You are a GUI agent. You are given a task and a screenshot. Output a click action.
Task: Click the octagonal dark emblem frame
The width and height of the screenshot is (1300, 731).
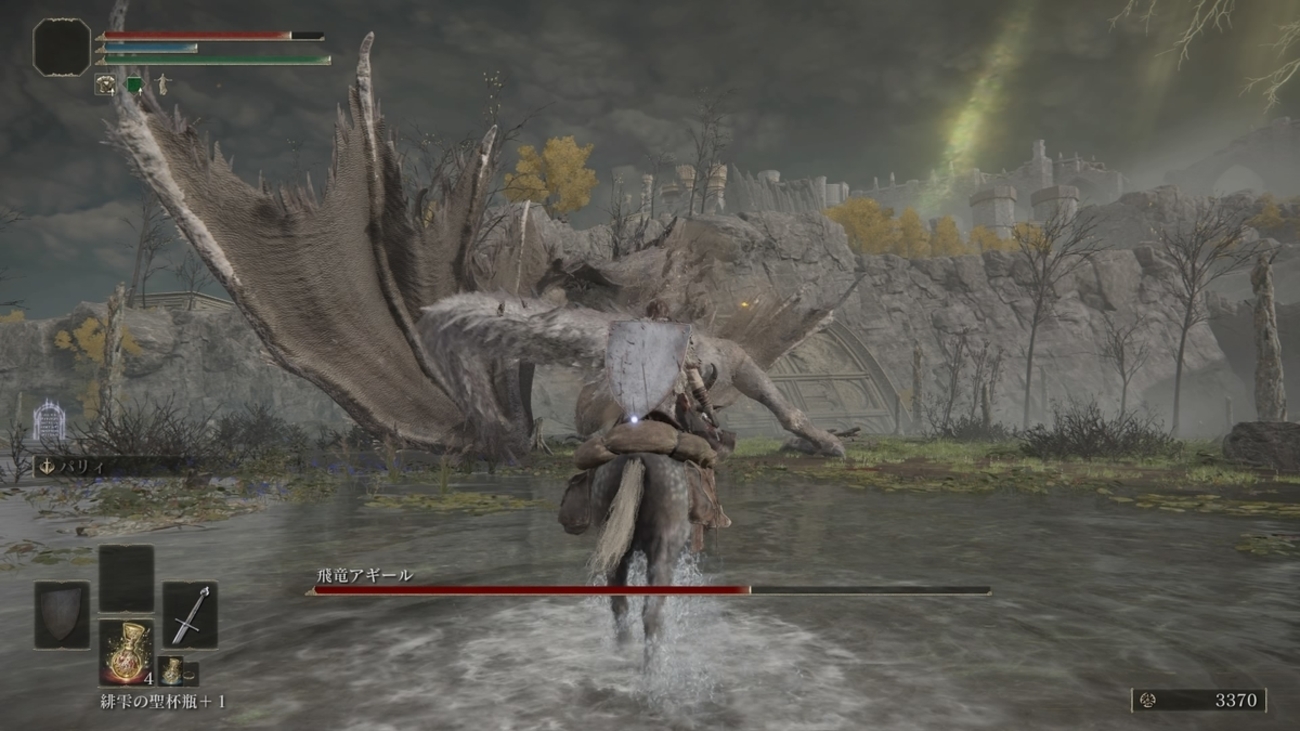click(x=62, y=47)
